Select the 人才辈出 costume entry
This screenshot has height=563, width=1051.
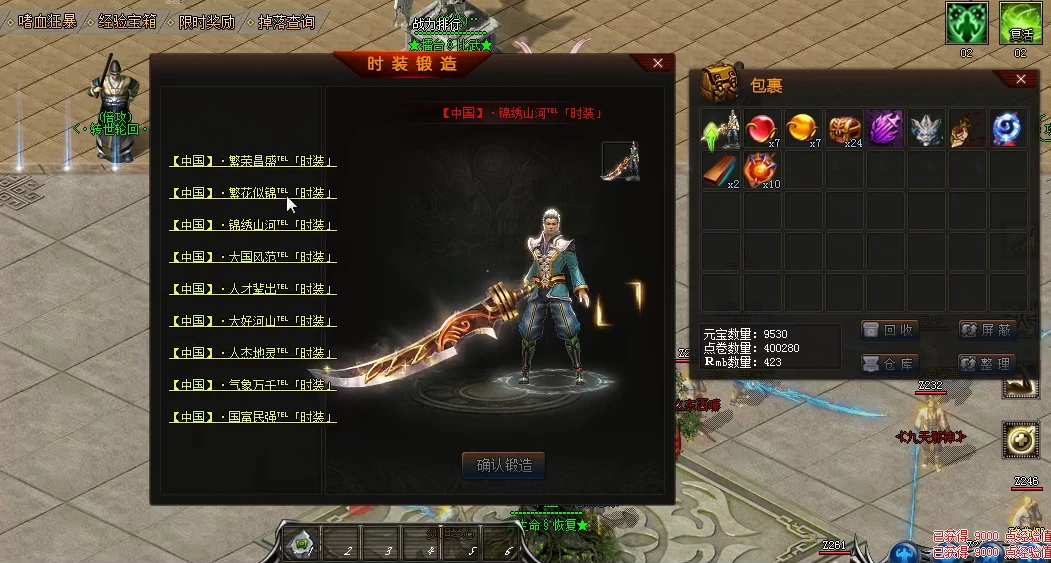pos(253,289)
